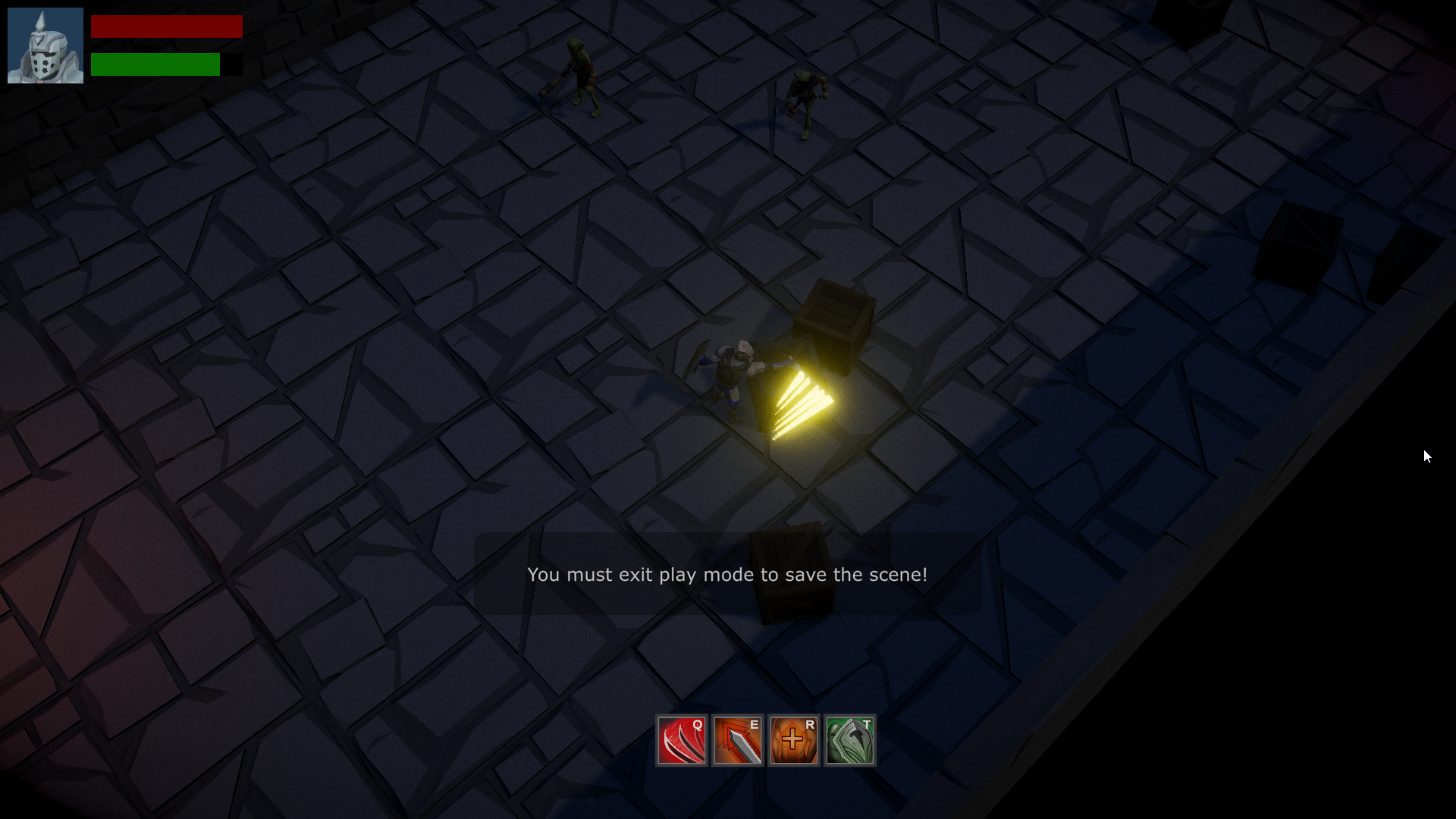Select the green armored gauntlet ability
The height and width of the screenshot is (819, 1456).
(850, 741)
